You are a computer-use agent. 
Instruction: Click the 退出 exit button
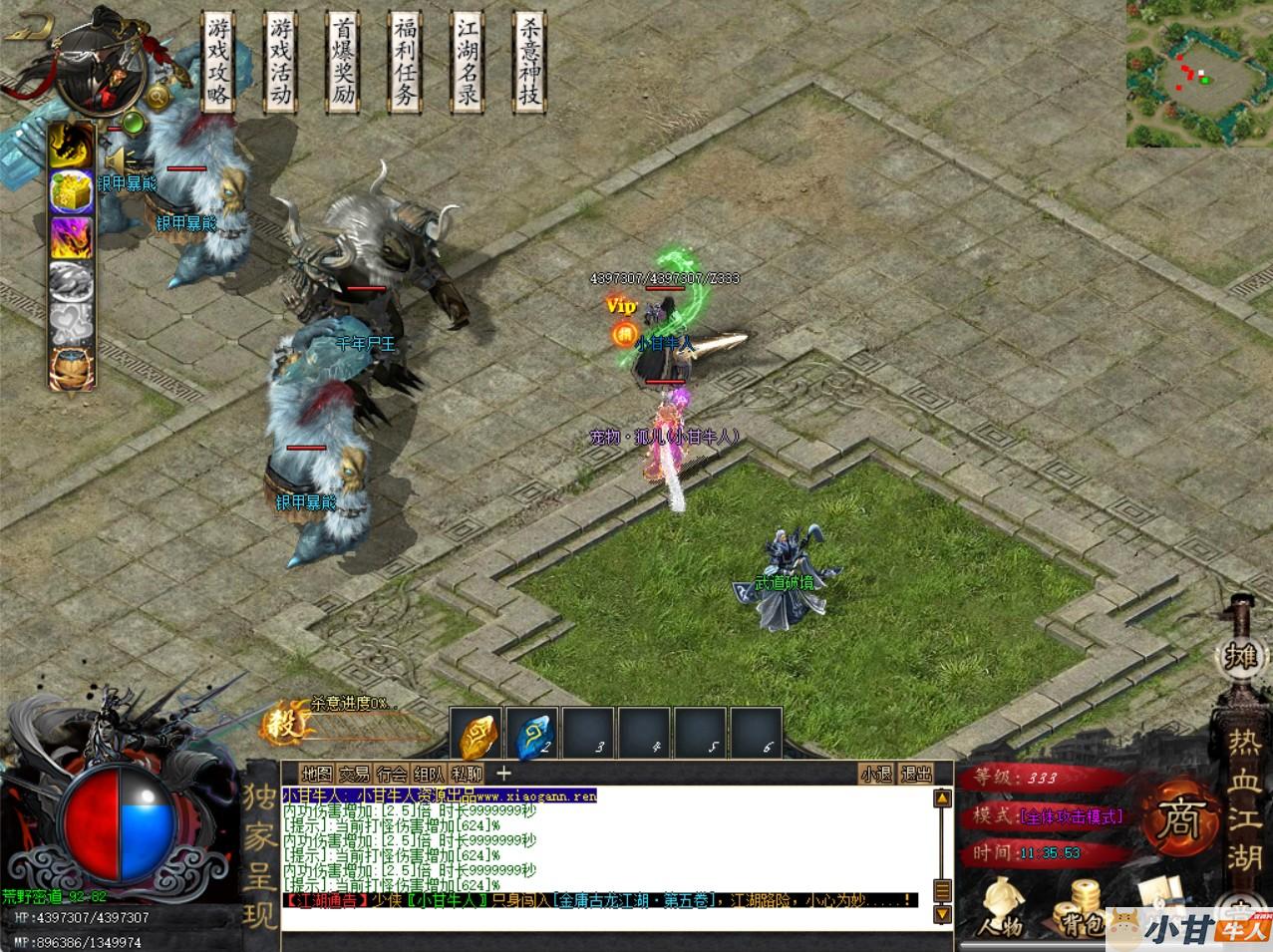pyautogui.click(x=916, y=774)
